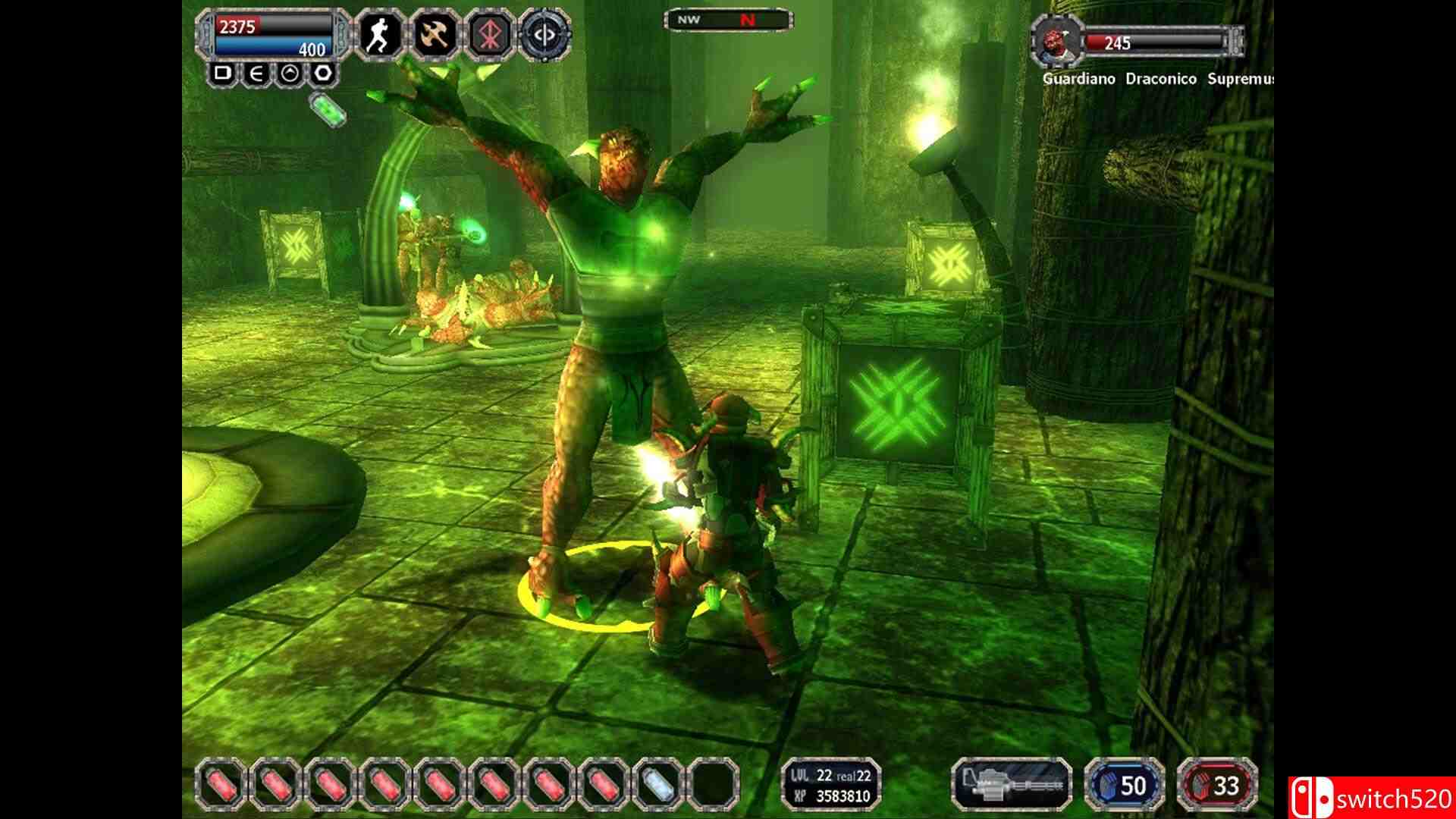
Task: Select the Guardiano Draconico target portrait
Action: point(1054,42)
